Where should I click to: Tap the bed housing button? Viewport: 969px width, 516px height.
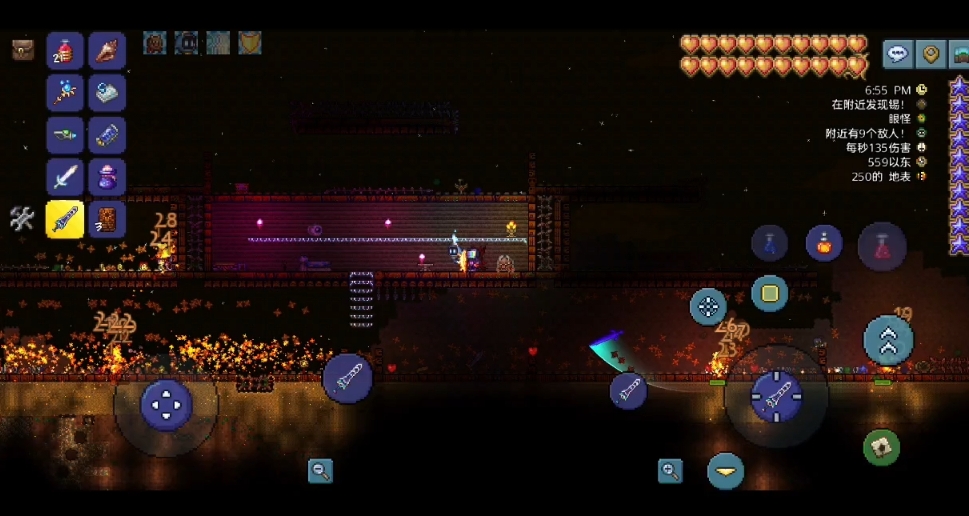[960, 54]
